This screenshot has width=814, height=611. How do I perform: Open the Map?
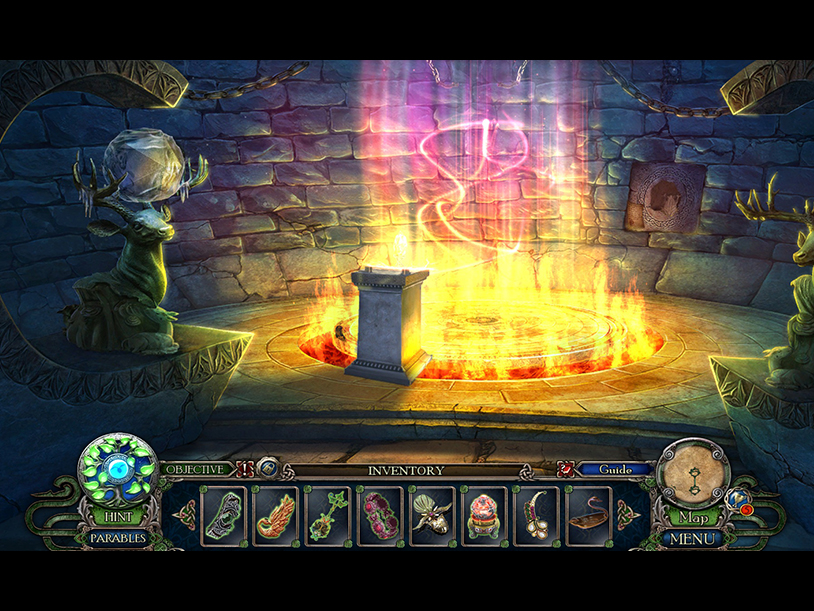click(694, 518)
